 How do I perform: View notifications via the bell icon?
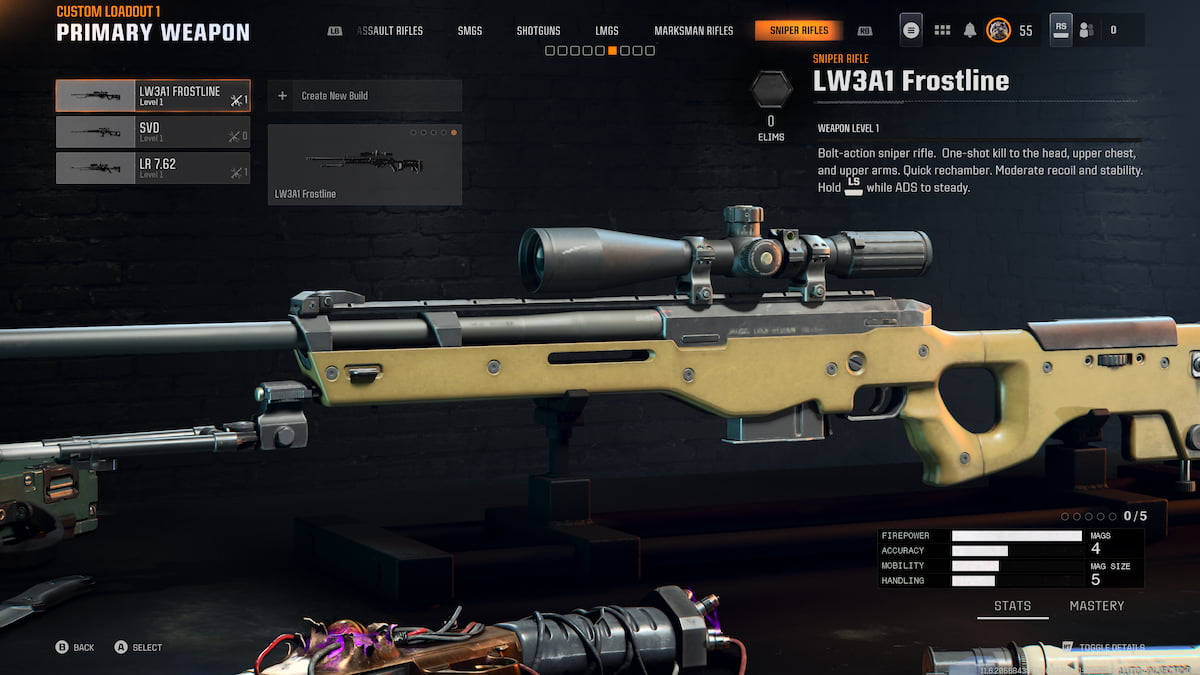[x=969, y=30]
